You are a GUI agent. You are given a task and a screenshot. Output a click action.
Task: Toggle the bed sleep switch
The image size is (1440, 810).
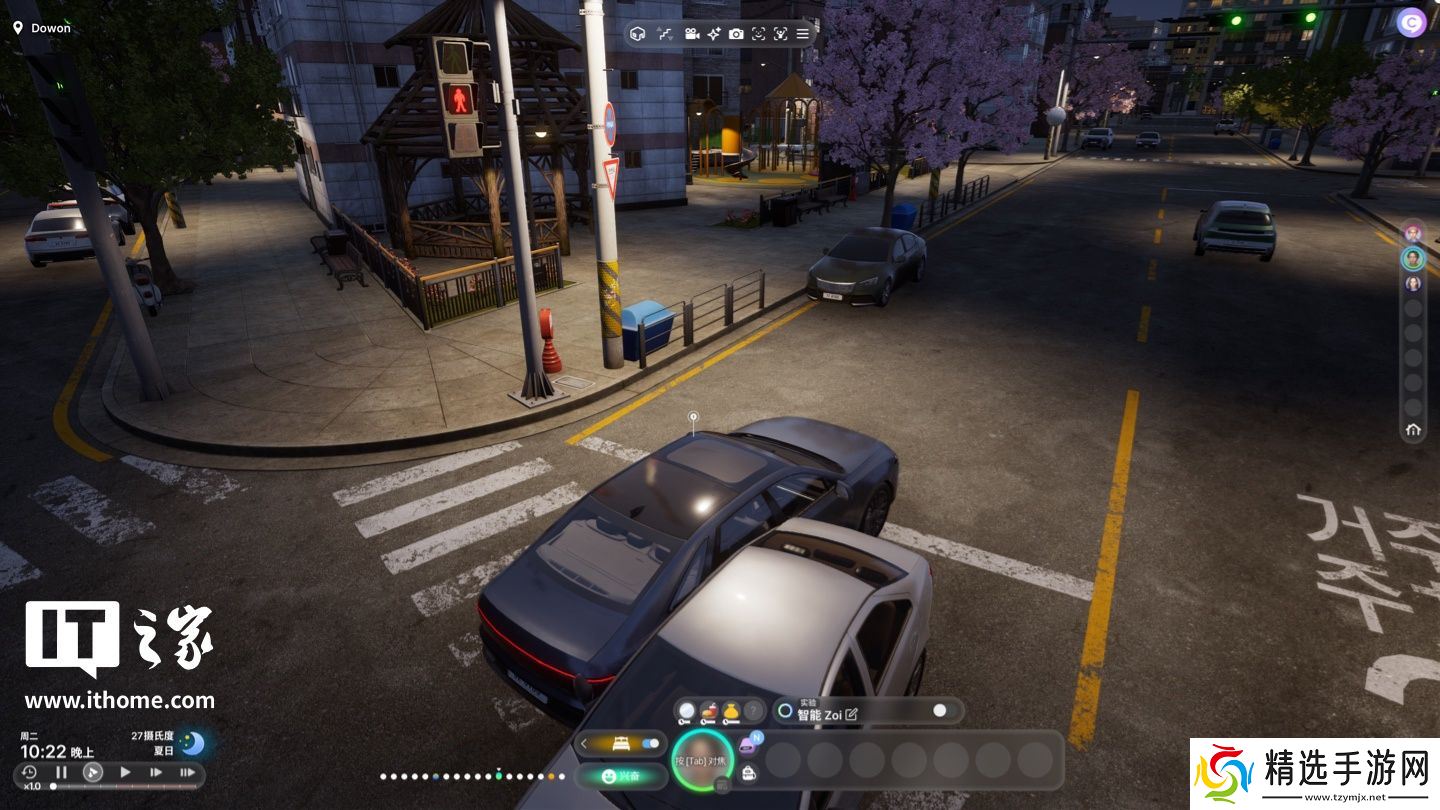[x=651, y=743]
